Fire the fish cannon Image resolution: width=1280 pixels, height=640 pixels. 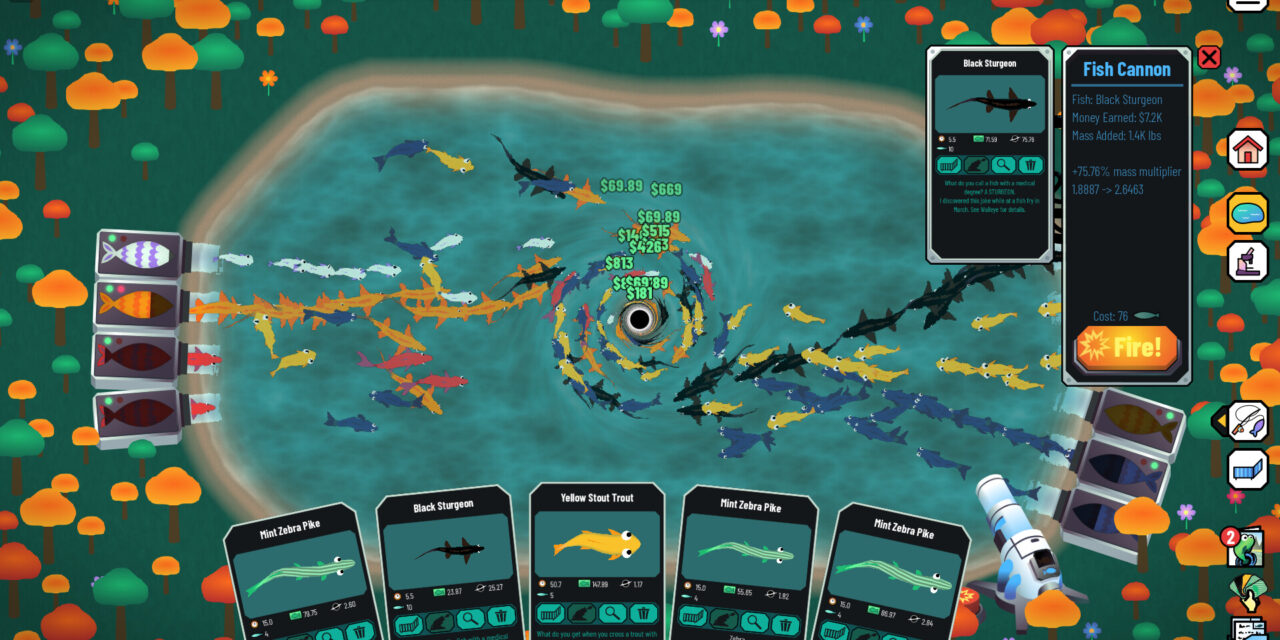[1127, 348]
